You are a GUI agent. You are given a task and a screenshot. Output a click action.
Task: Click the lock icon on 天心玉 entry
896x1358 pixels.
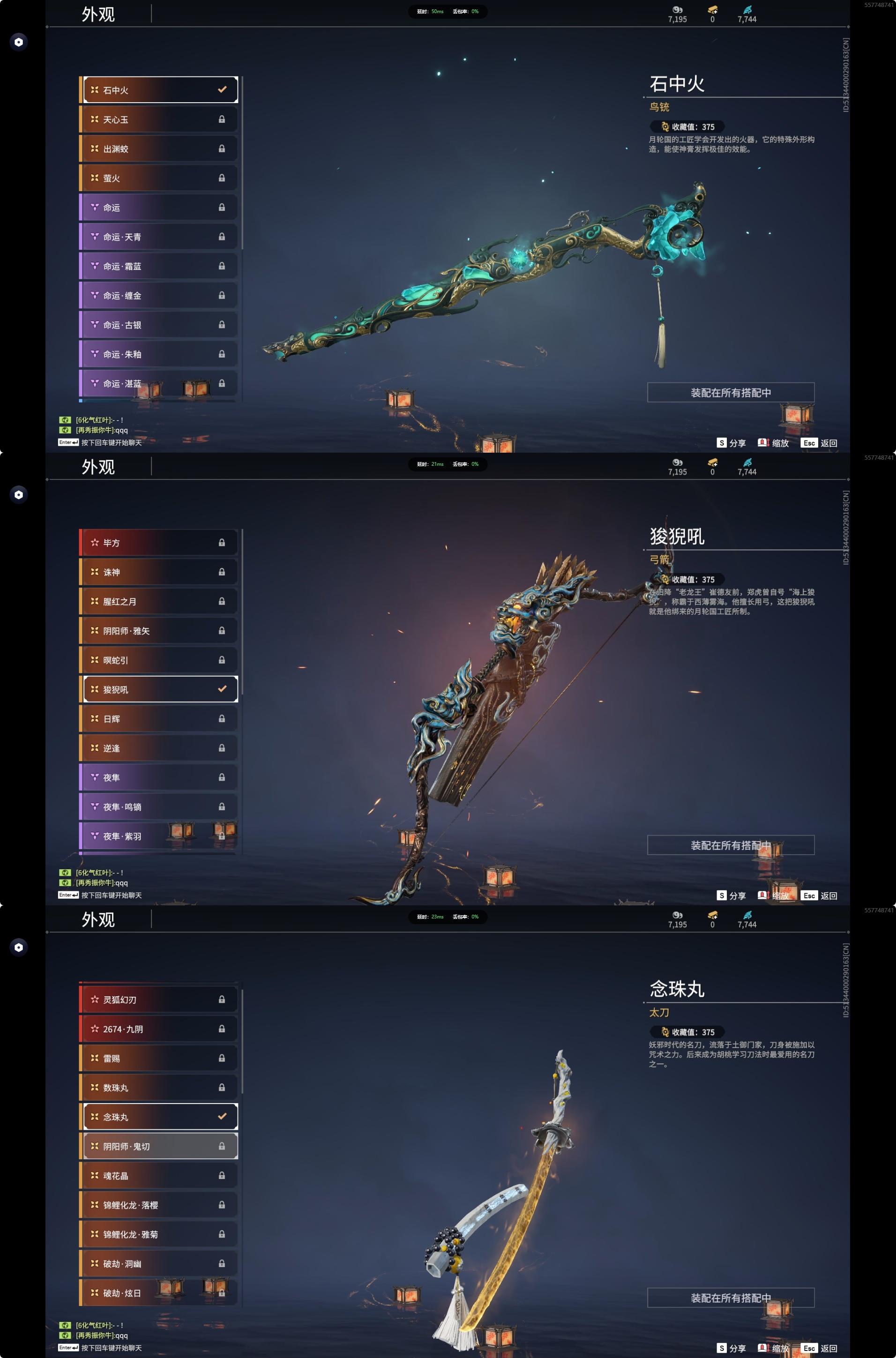pyautogui.click(x=222, y=119)
